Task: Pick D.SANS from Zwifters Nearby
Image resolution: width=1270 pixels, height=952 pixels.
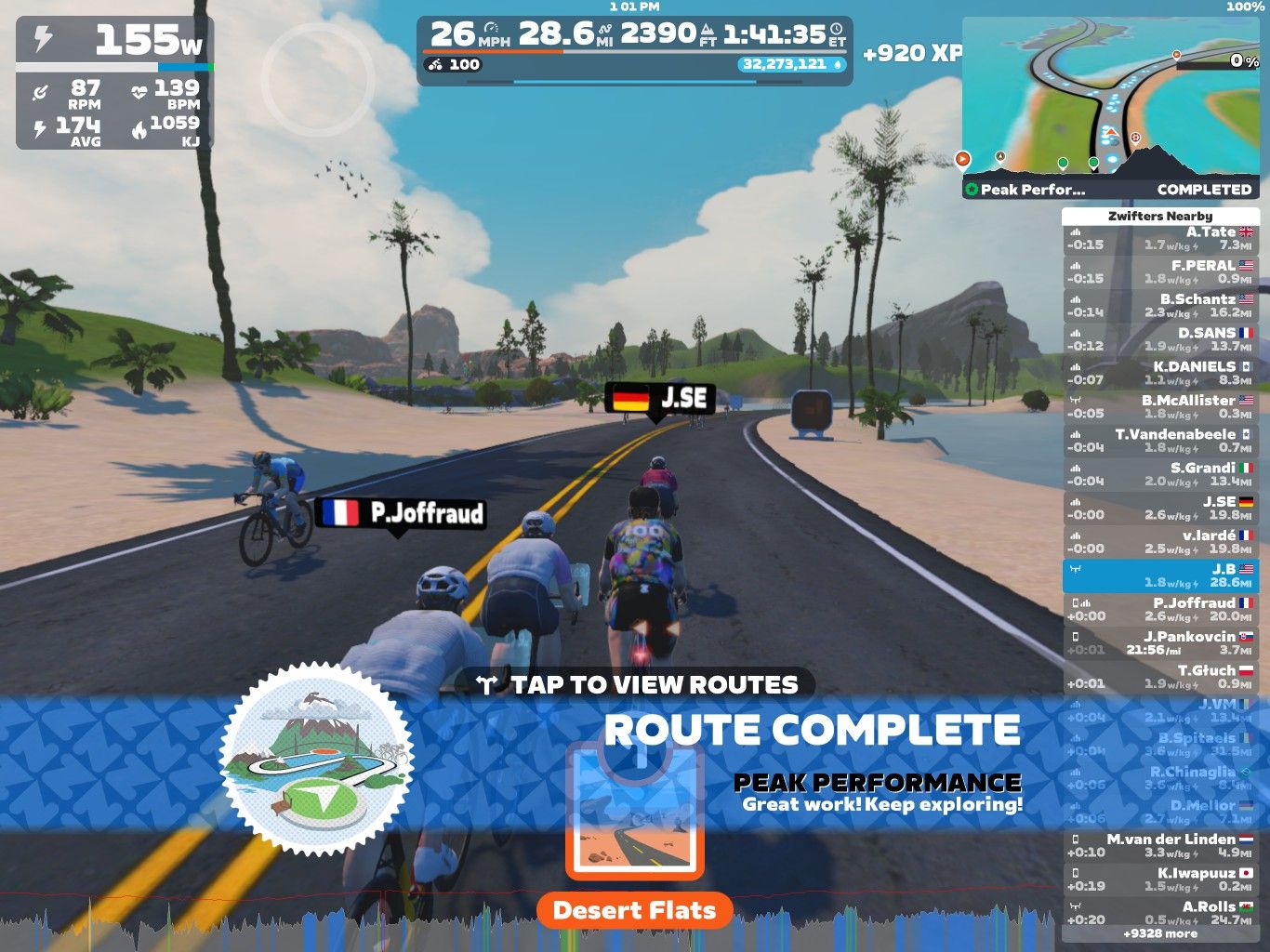Action: [x=1160, y=339]
